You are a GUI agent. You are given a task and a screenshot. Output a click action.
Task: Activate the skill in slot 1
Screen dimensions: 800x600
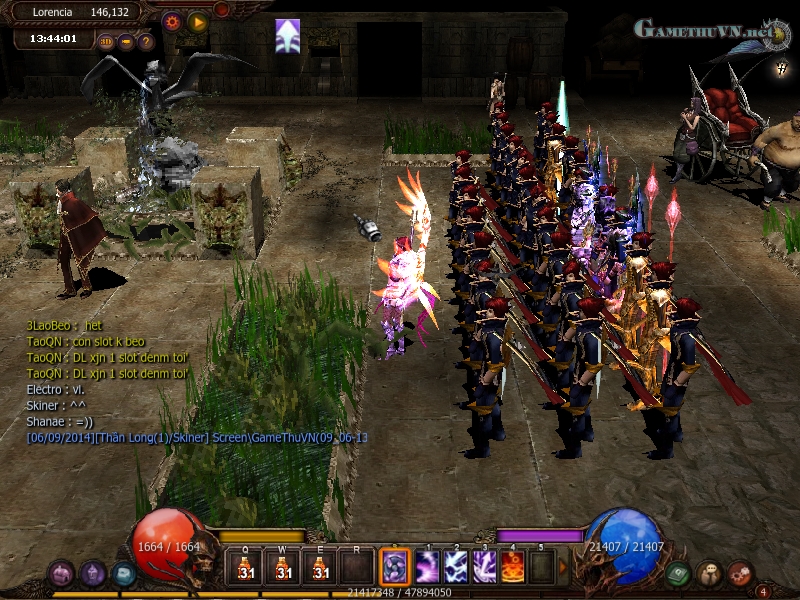(429, 568)
